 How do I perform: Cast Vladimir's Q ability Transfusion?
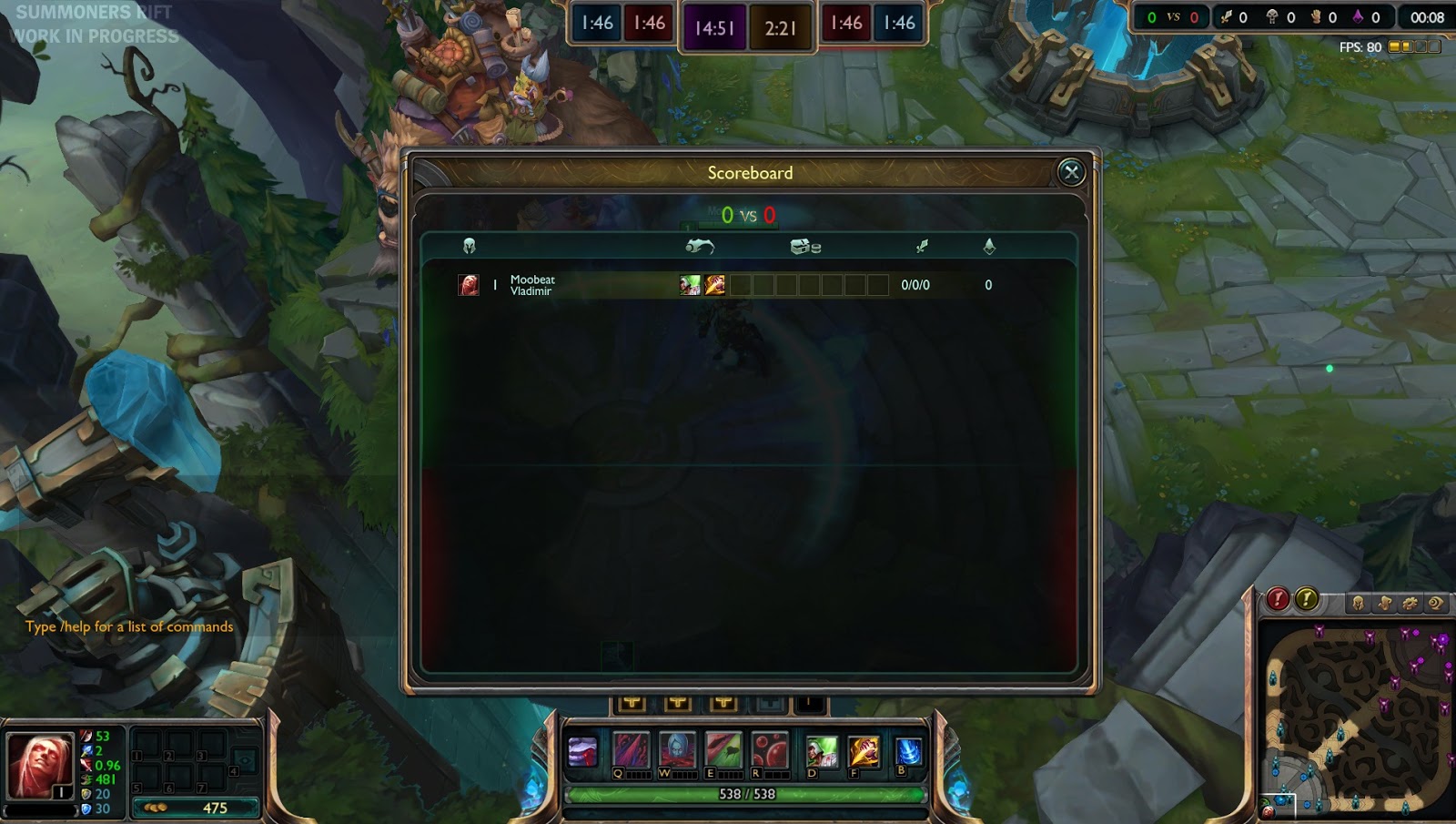tap(631, 751)
